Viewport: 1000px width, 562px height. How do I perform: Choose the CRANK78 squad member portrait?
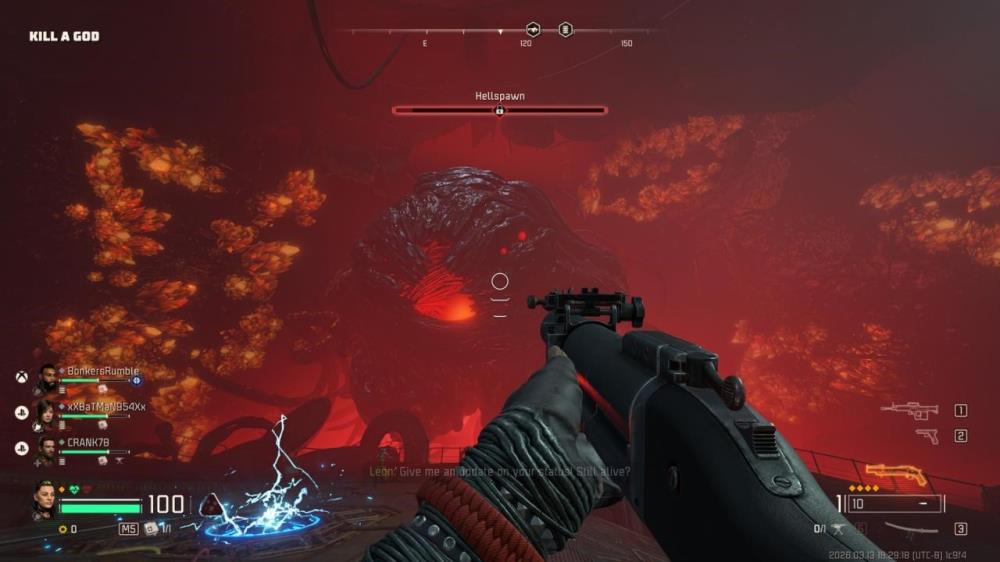click(x=46, y=448)
